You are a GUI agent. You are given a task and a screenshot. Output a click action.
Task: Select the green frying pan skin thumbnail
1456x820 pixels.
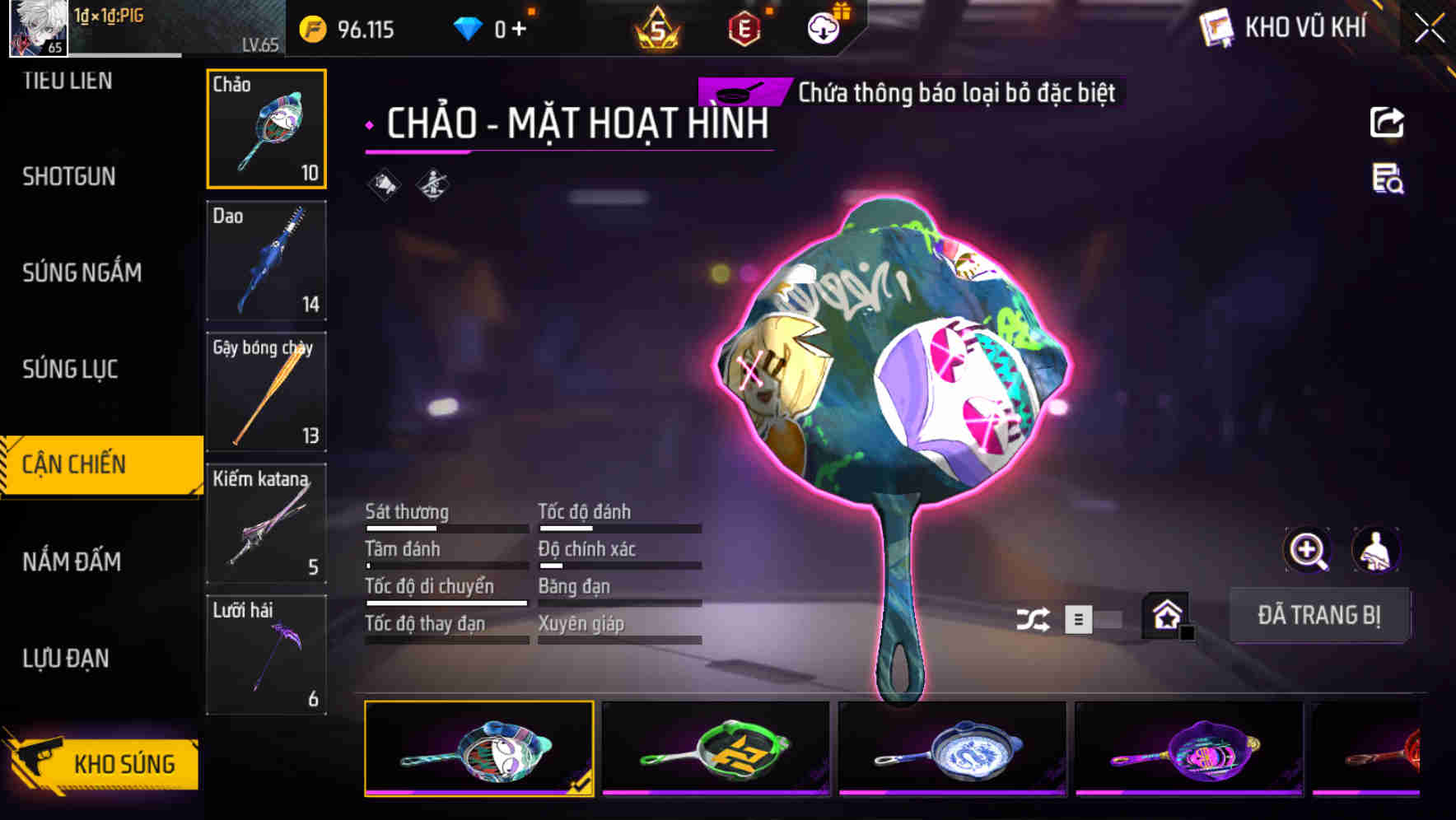click(x=715, y=749)
